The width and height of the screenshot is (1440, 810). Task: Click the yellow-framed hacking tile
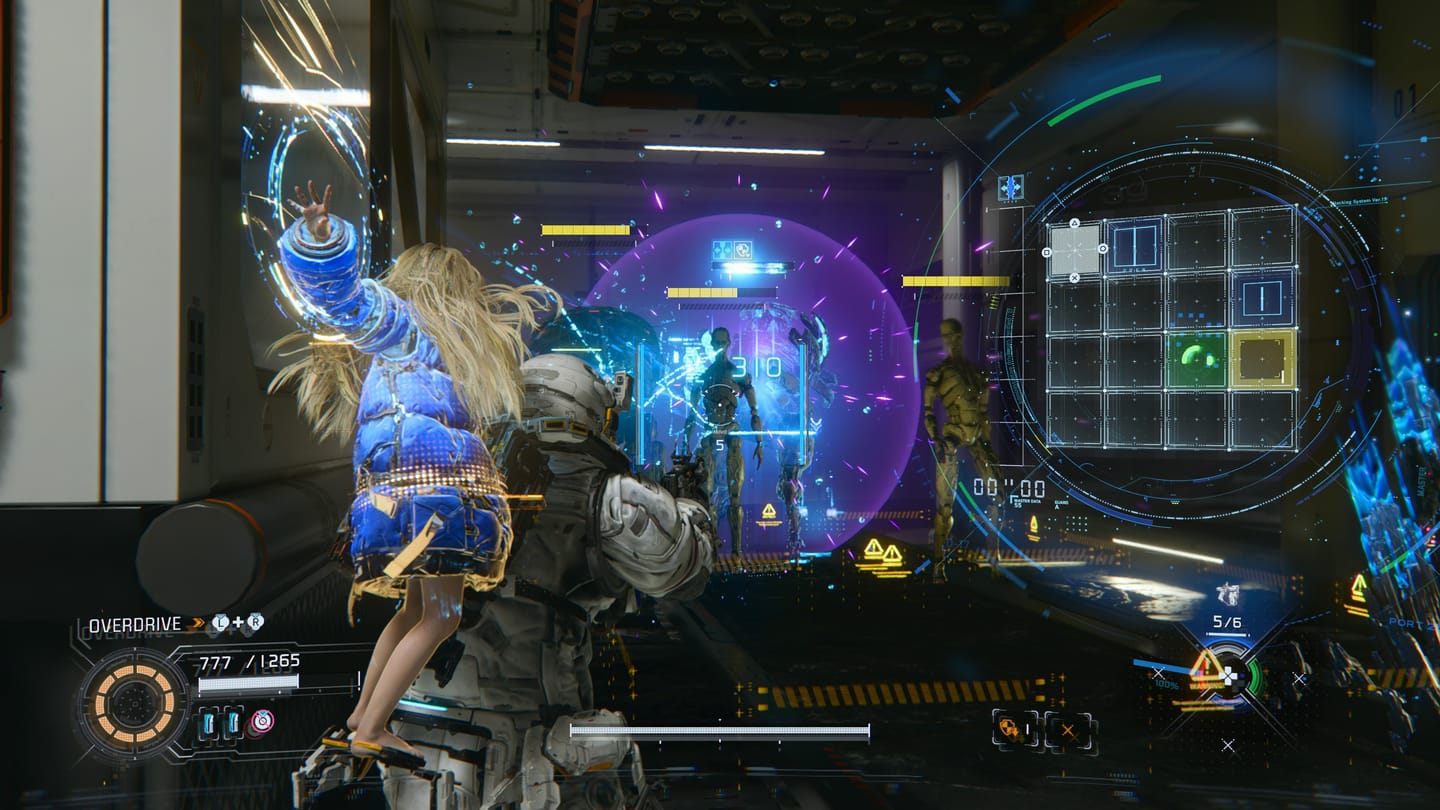[x=1263, y=359]
